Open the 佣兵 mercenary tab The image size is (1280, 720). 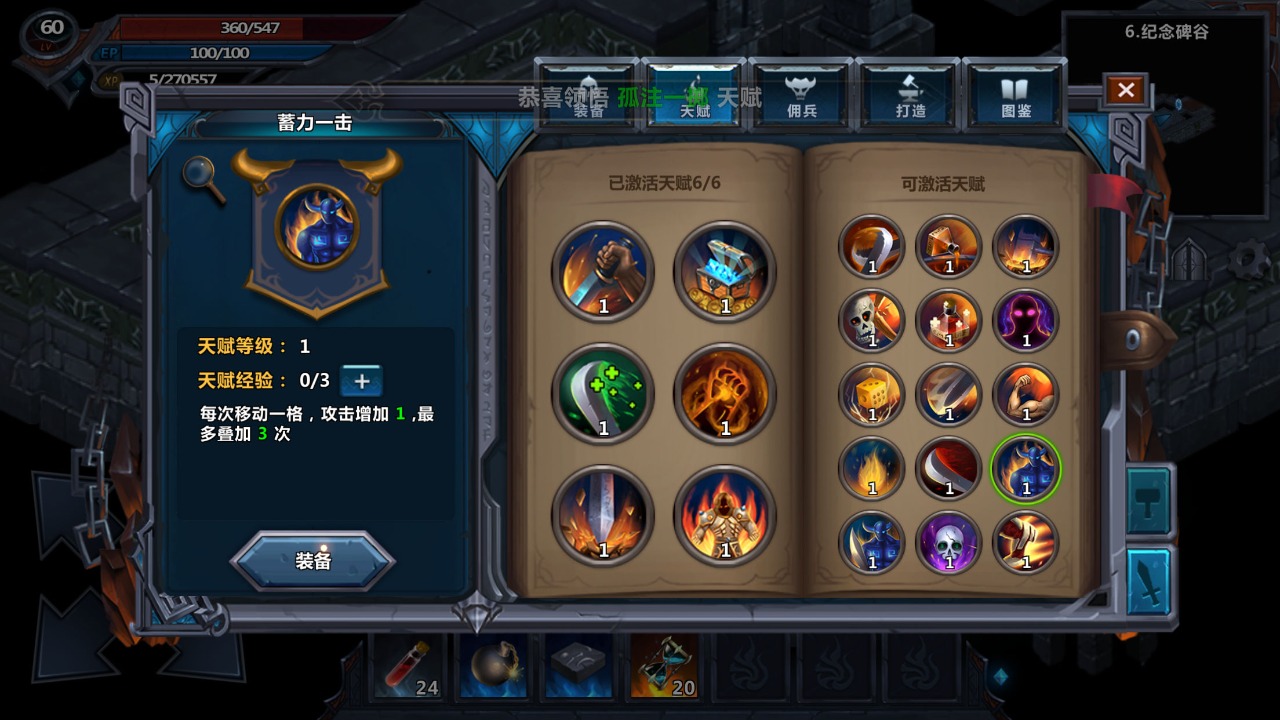click(801, 97)
